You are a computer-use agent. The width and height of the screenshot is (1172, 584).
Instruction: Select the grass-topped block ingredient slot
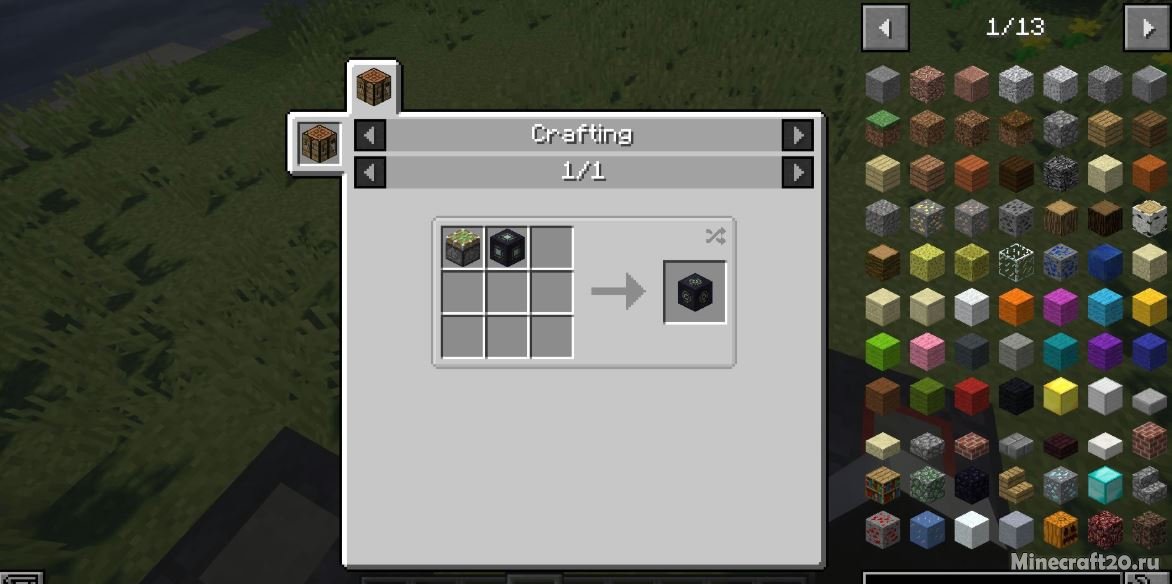pyautogui.click(x=463, y=248)
